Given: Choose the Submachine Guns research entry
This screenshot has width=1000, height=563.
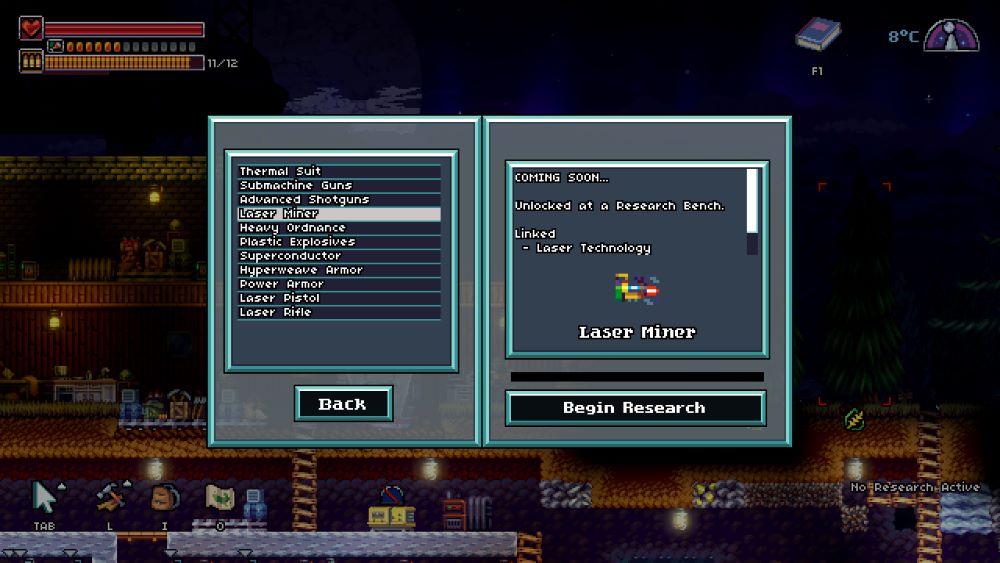Looking at the screenshot, I should tap(338, 186).
